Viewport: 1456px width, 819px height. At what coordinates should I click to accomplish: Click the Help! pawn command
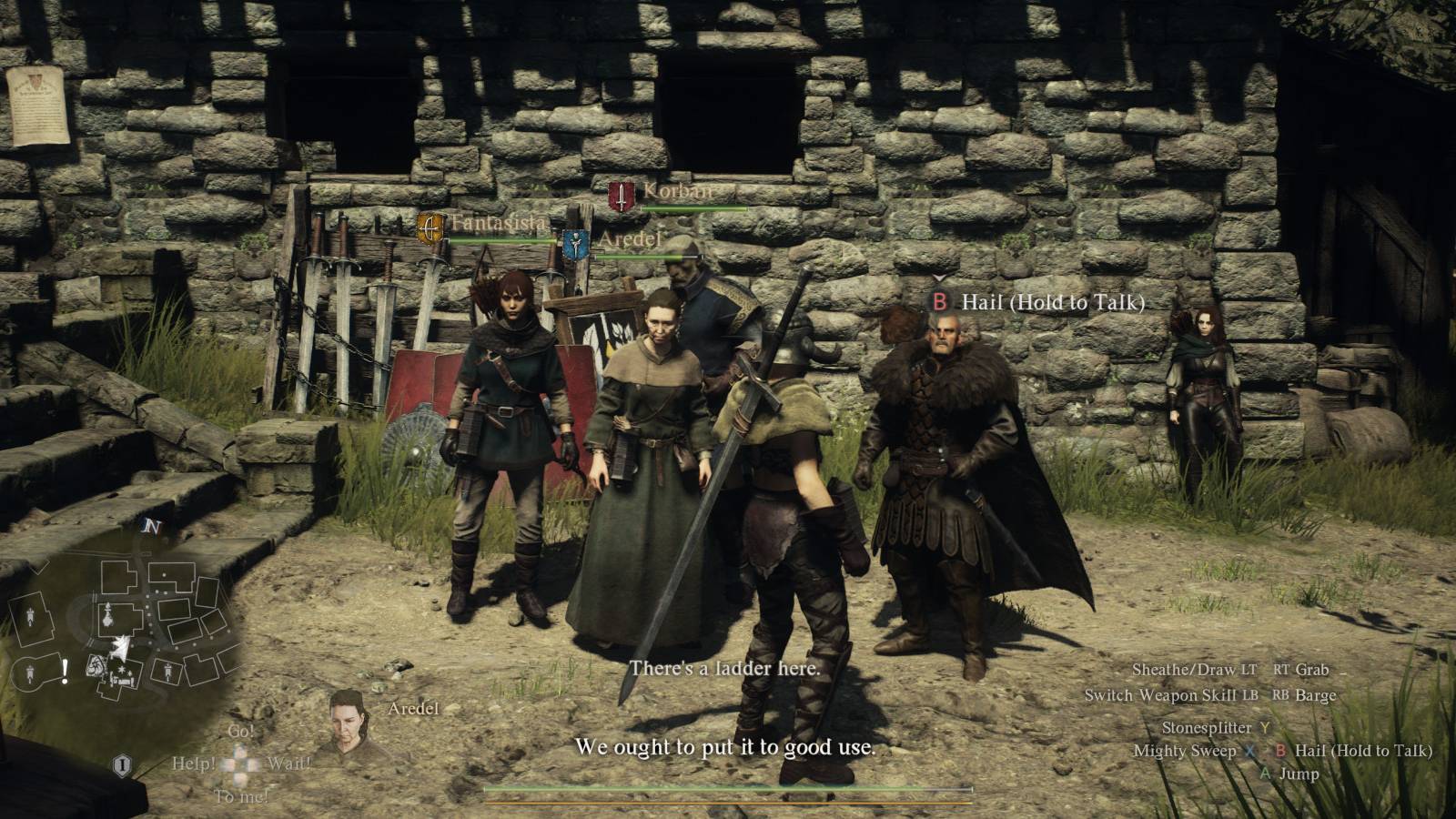(195, 764)
